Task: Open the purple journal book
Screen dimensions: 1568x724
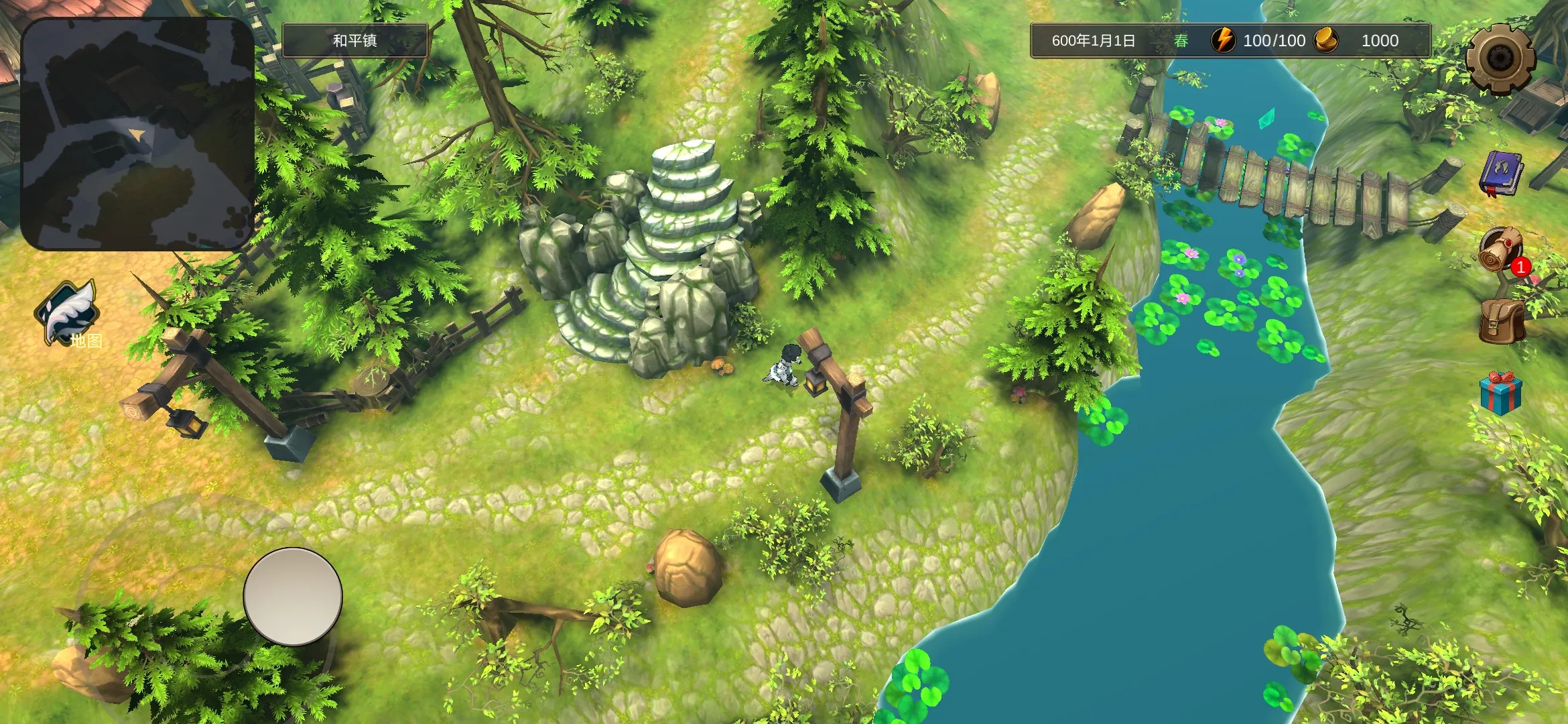Action: click(1500, 174)
